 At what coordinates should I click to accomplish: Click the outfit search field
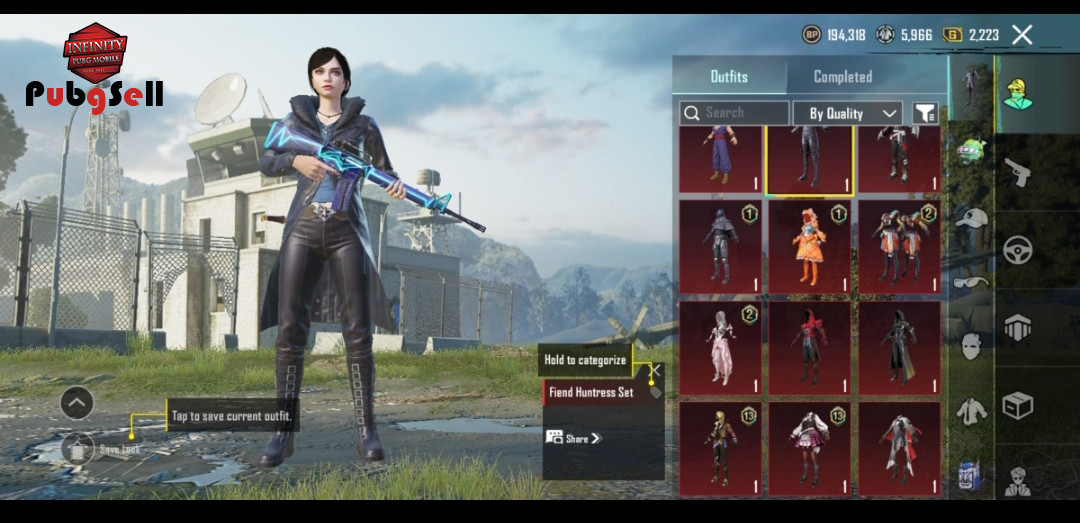click(735, 113)
